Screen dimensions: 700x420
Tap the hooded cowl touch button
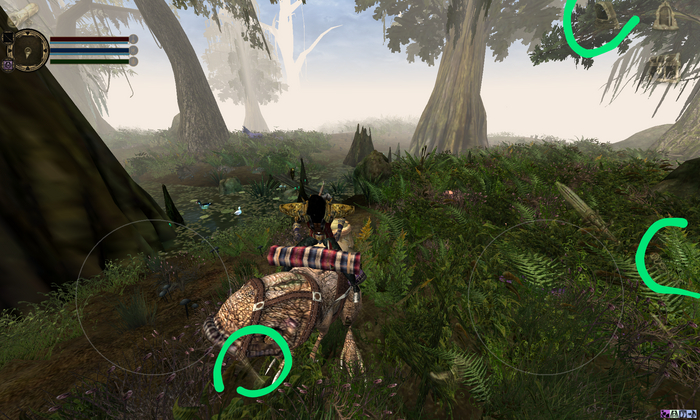605,13
